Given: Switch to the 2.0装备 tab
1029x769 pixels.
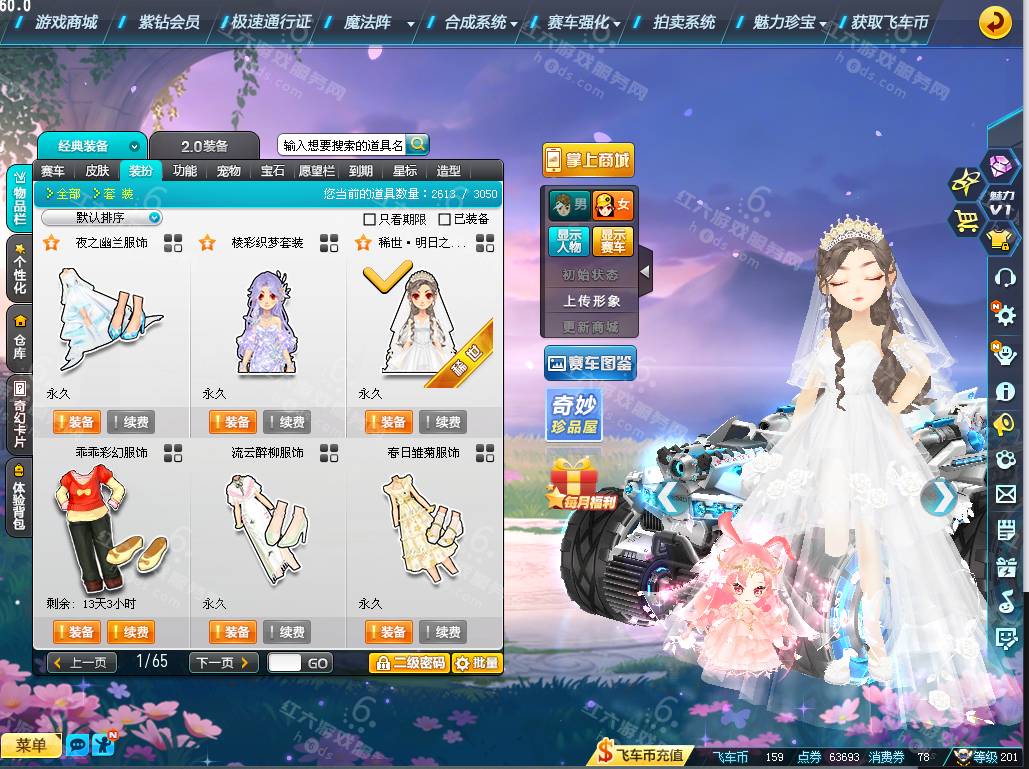Looking at the screenshot, I should click(204, 146).
